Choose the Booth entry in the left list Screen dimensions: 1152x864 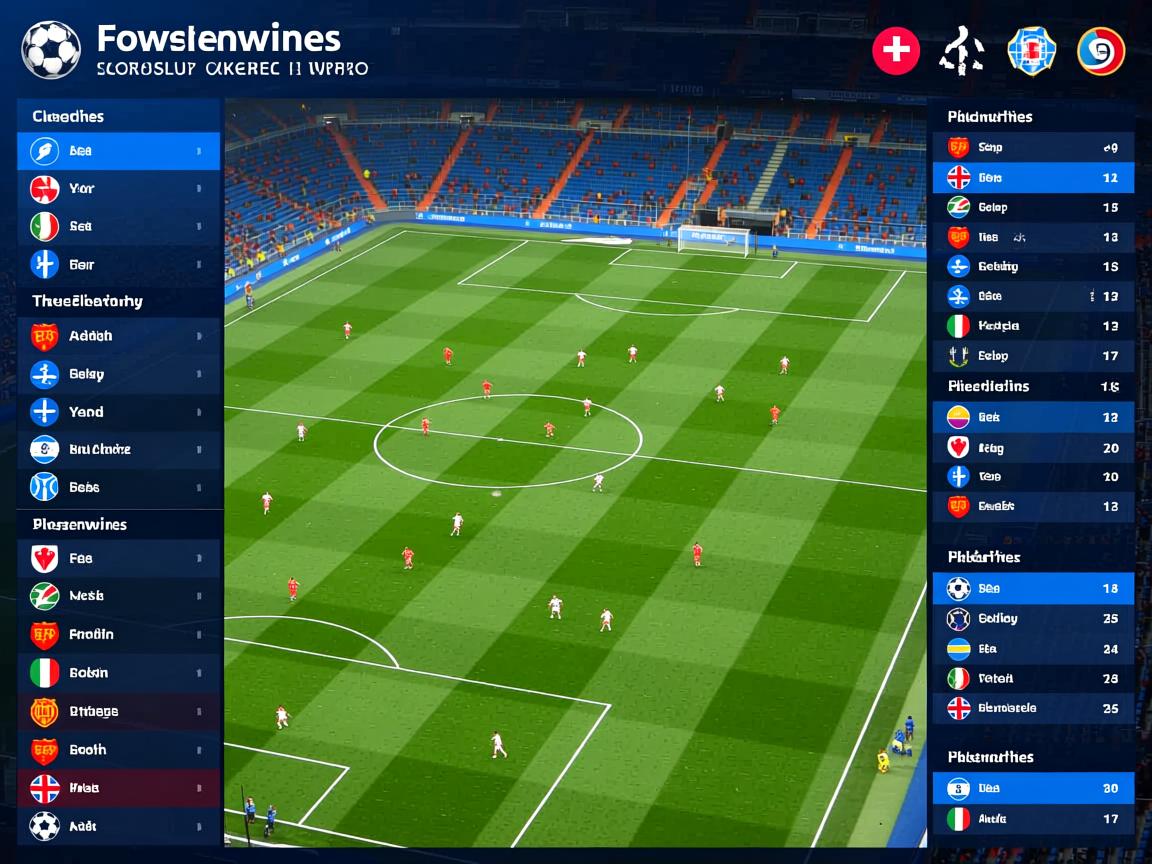coord(118,750)
